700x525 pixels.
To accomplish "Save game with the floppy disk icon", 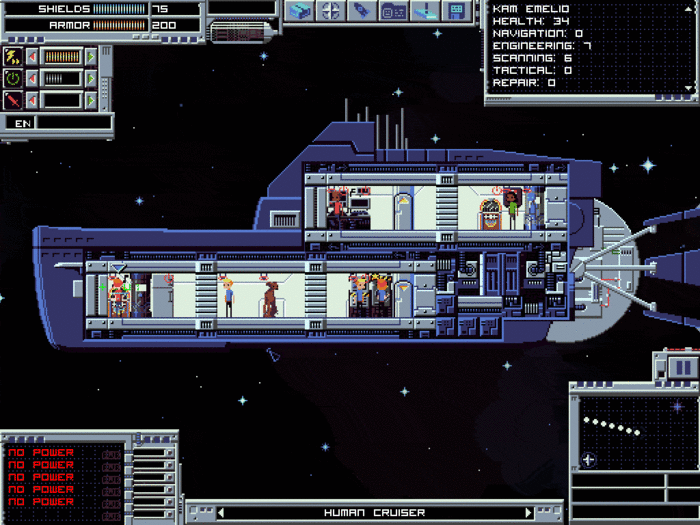I will point(456,11).
